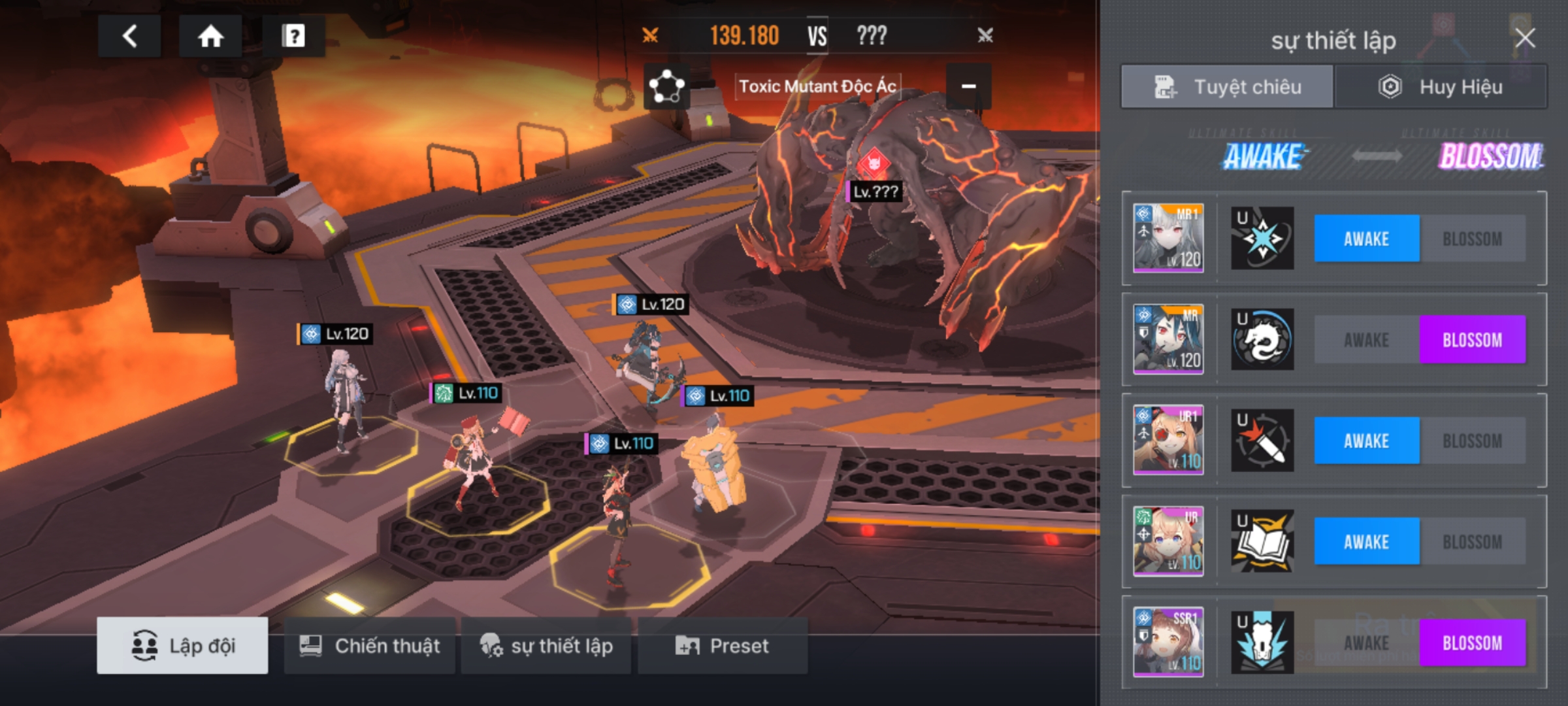The width and height of the screenshot is (1568, 706).
Task: Open the Chiến thuật tactics tab
Action: pos(369,646)
